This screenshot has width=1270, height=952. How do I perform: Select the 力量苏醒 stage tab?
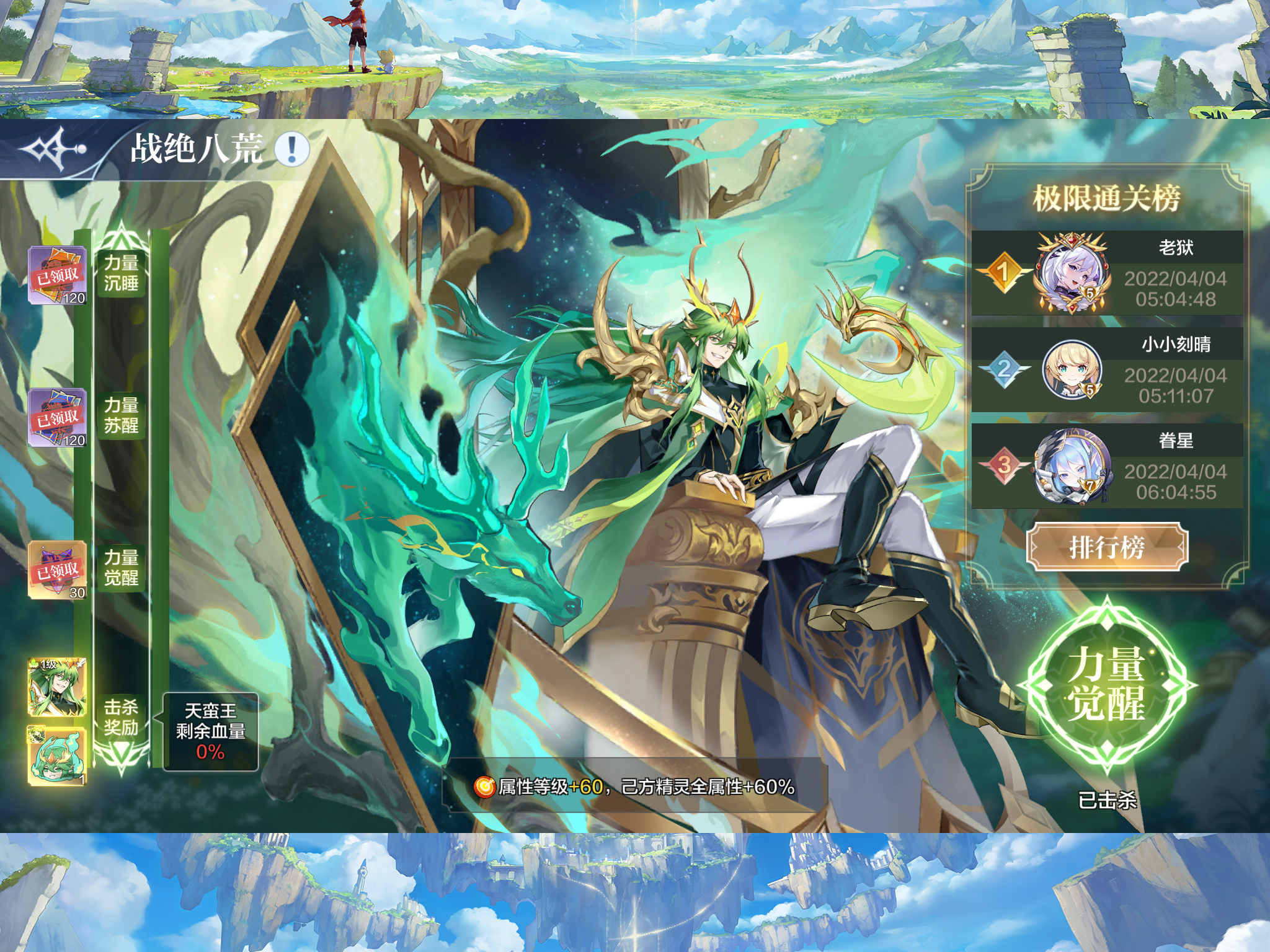coord(122,415)
